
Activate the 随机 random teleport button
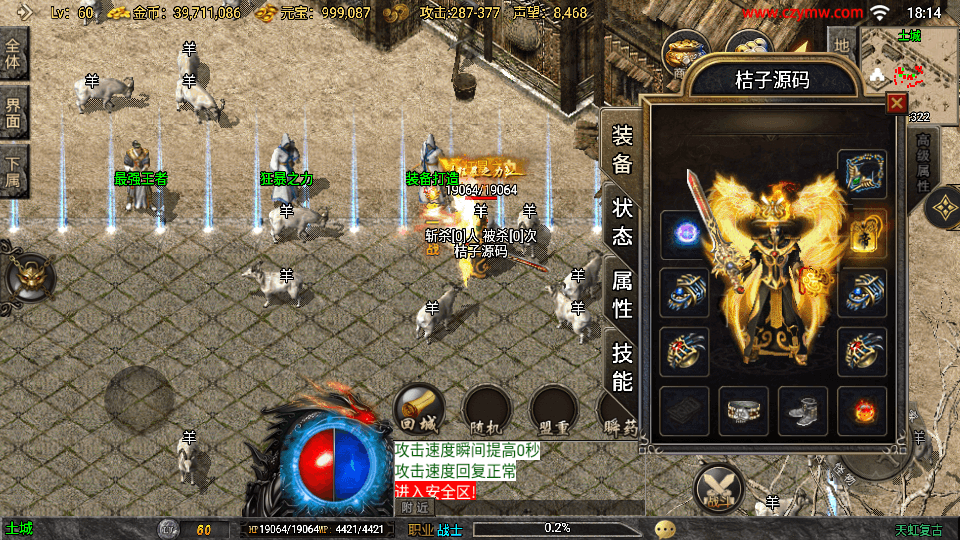click(x=487, y=410)
